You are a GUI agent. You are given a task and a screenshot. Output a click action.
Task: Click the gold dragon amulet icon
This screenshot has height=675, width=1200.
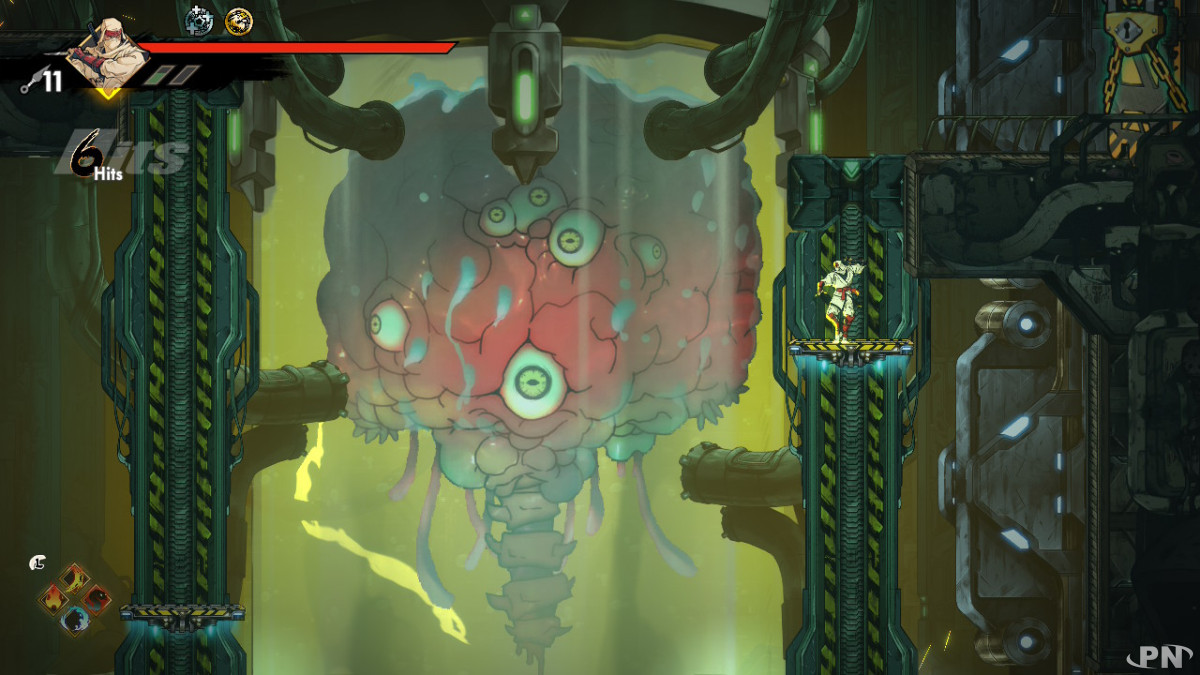[x=238, y=20]
